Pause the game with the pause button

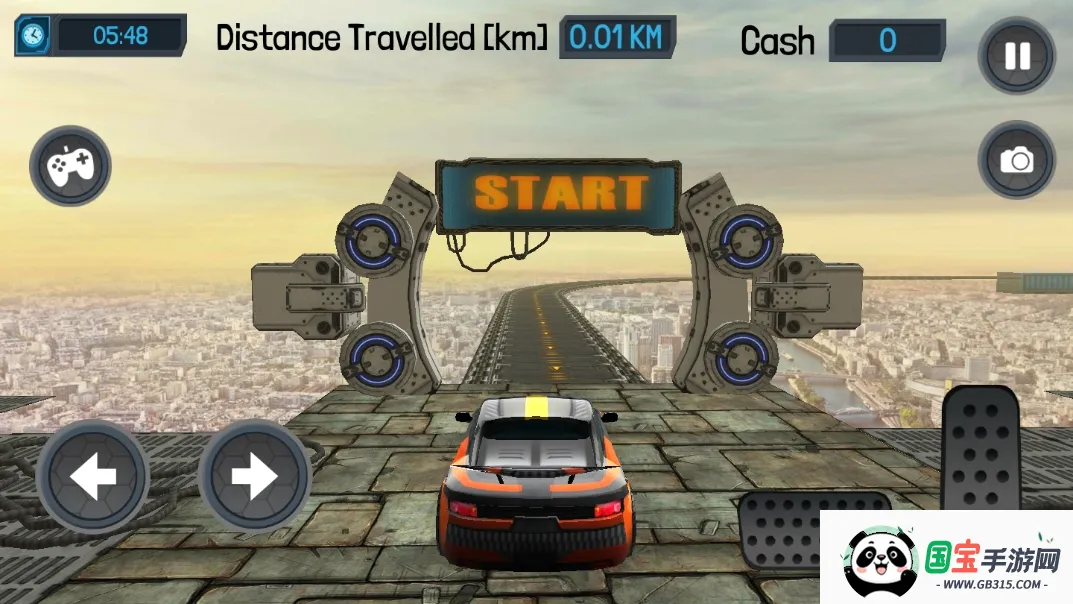1016,56
